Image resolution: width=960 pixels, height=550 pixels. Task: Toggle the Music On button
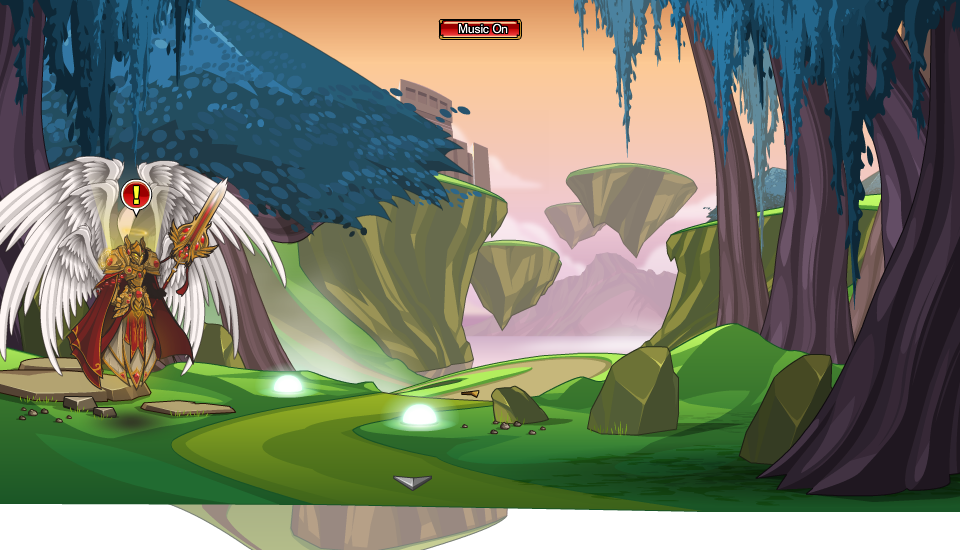pos(480,29)
